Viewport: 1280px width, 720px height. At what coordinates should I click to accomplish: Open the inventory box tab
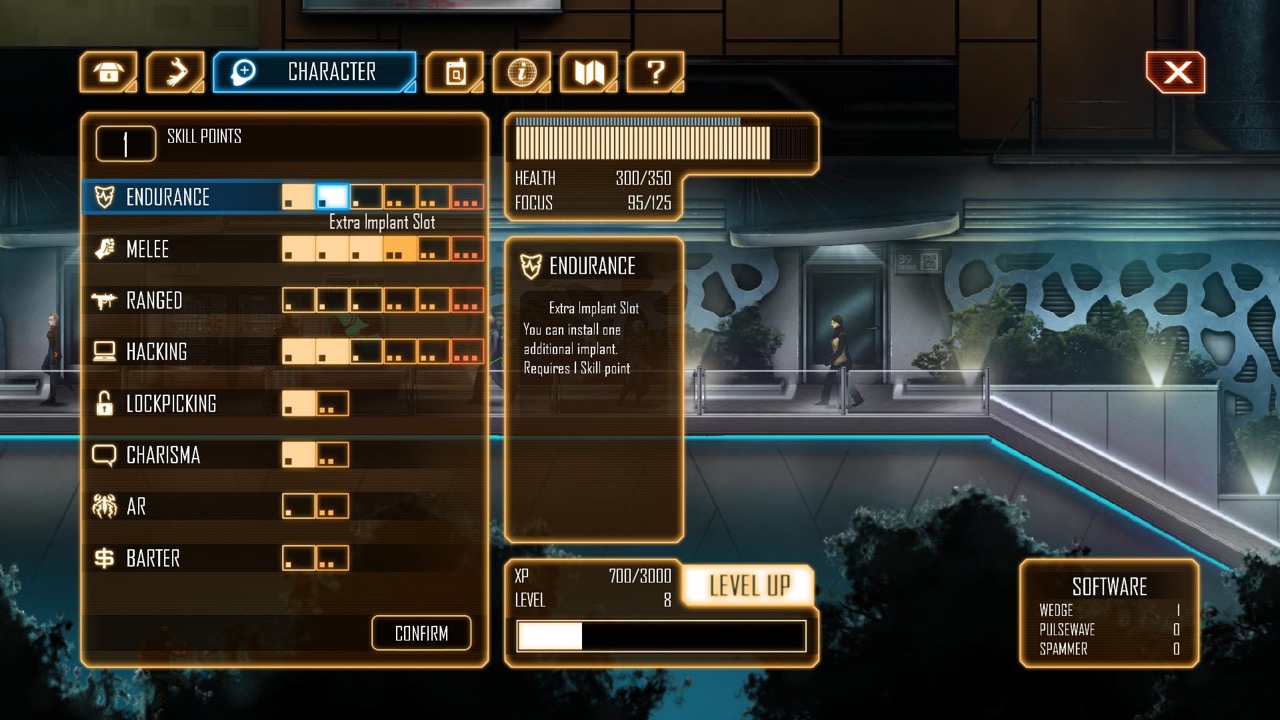(x=108, y=72)
